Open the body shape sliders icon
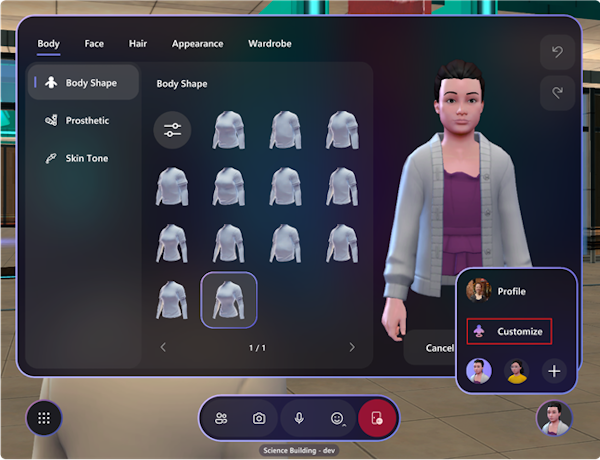The width and height of the screenshot is (600, 460). pyautogui.click(x=172, y=131)
